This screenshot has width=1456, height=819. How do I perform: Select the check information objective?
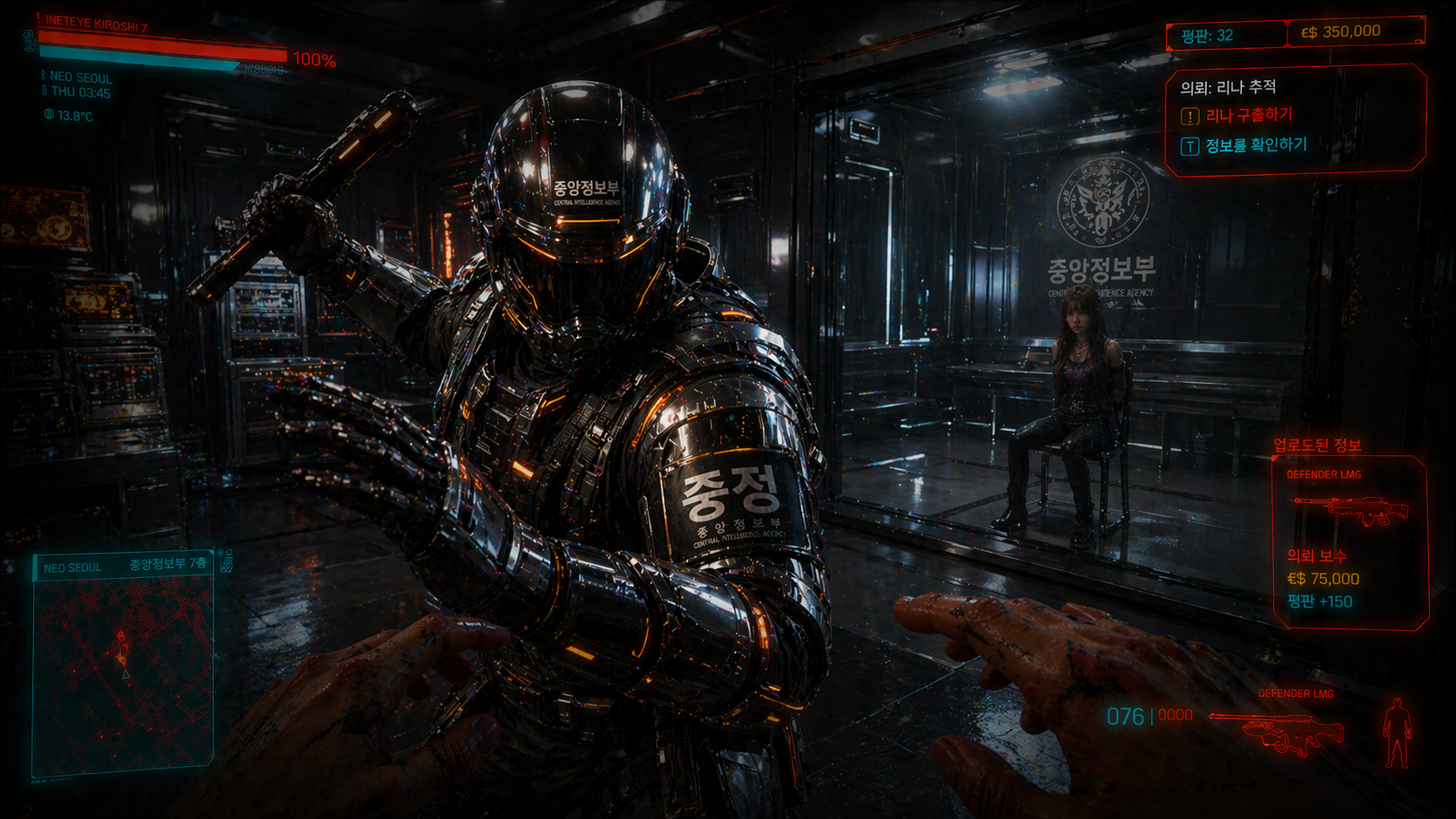point(1256,145)
